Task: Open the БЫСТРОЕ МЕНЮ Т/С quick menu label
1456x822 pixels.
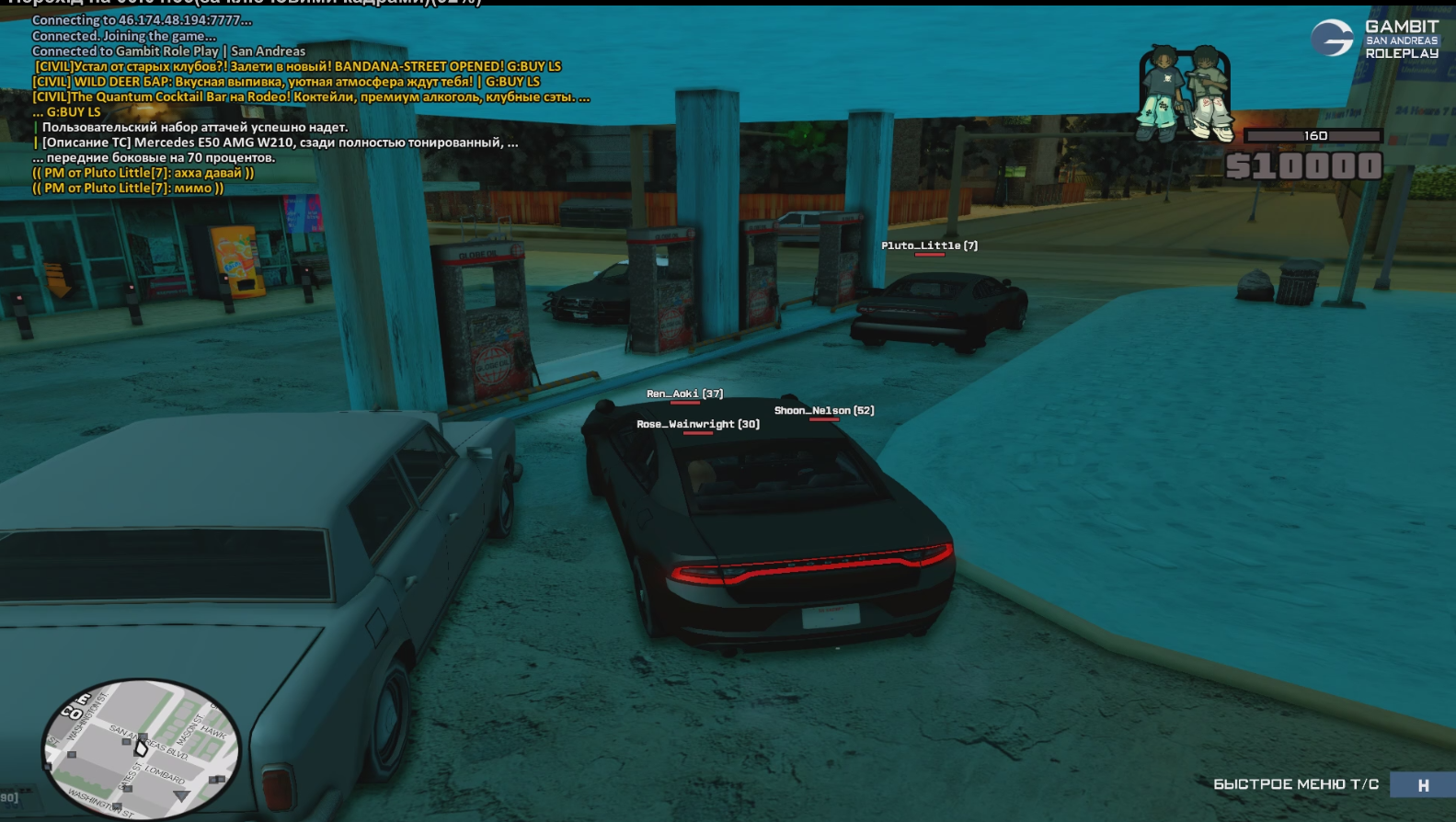Action: click(x=1295, y=784)
